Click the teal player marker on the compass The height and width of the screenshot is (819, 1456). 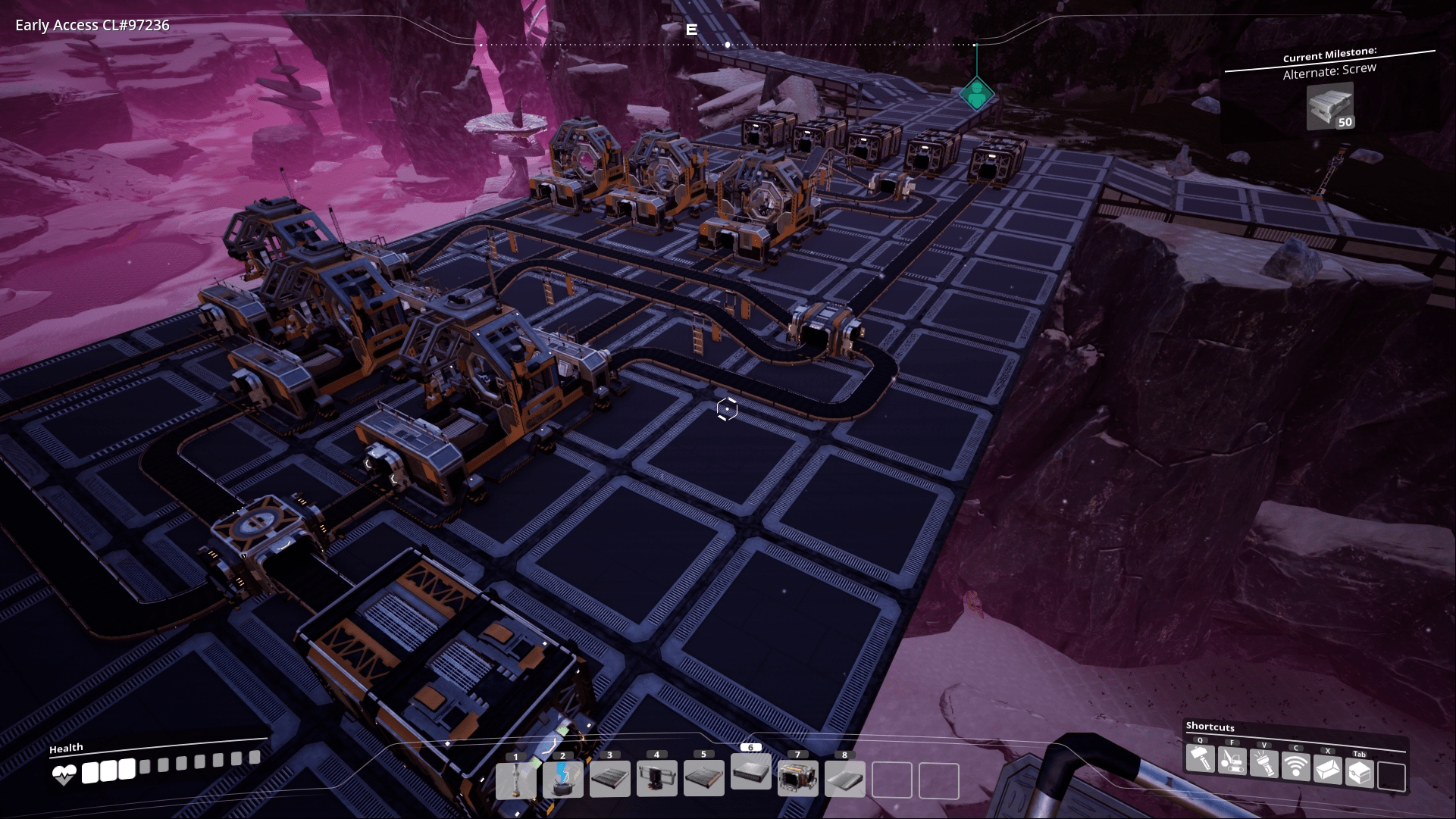[977, 95]
